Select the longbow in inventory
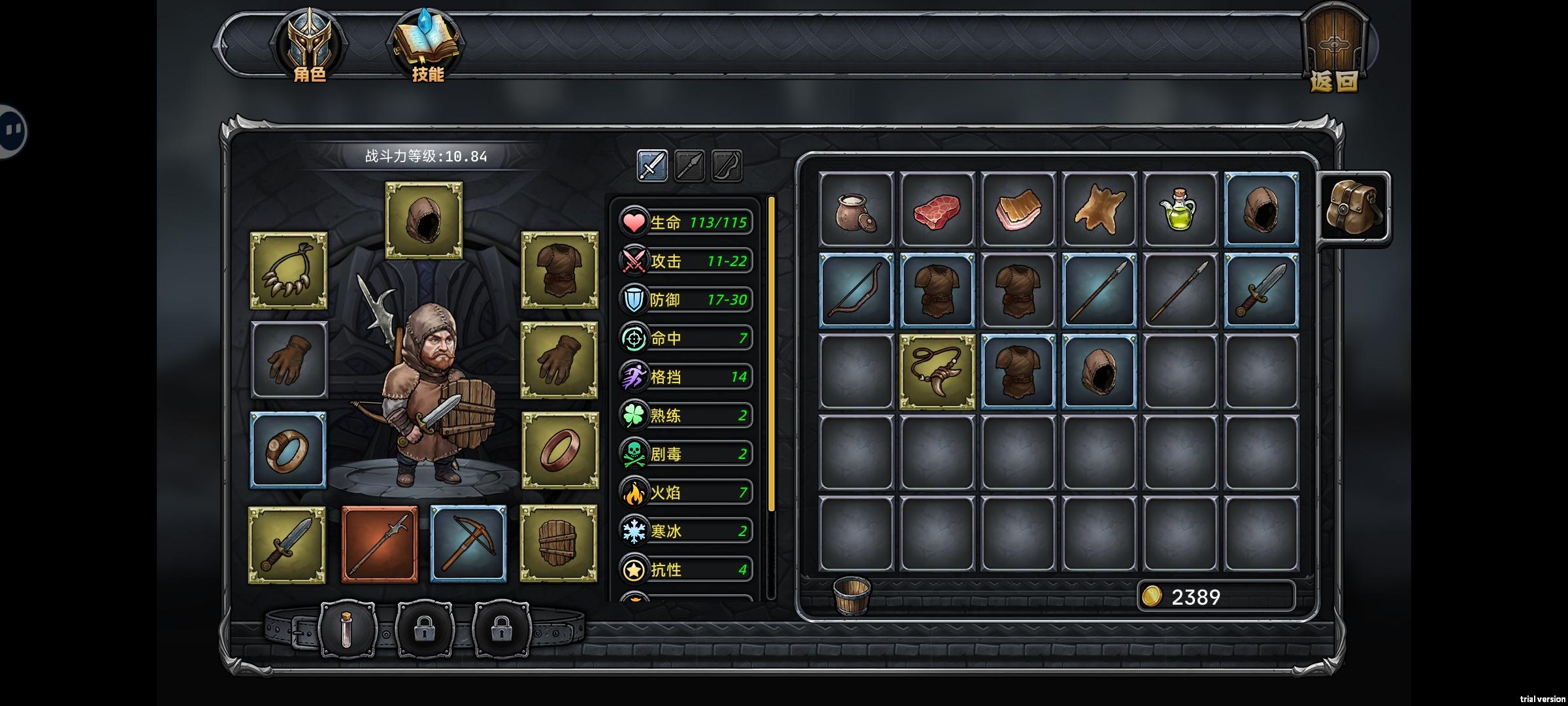This screenshot has width=1568, height=706. tap(856, 291)
